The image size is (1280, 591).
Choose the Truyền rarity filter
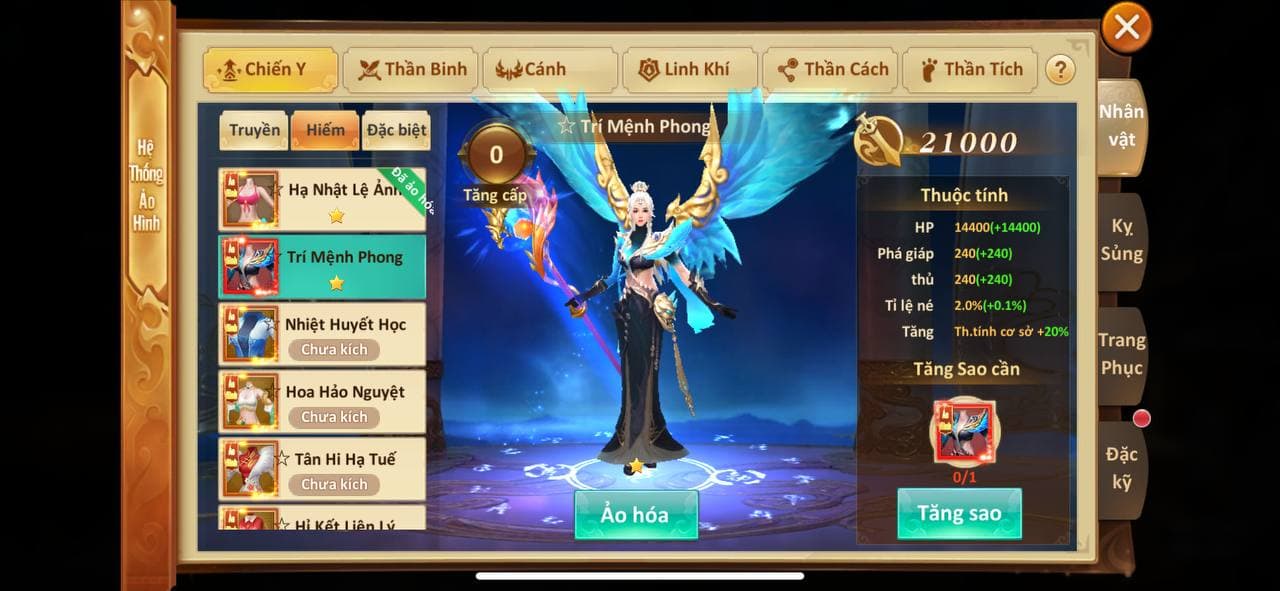click(254, 130)
